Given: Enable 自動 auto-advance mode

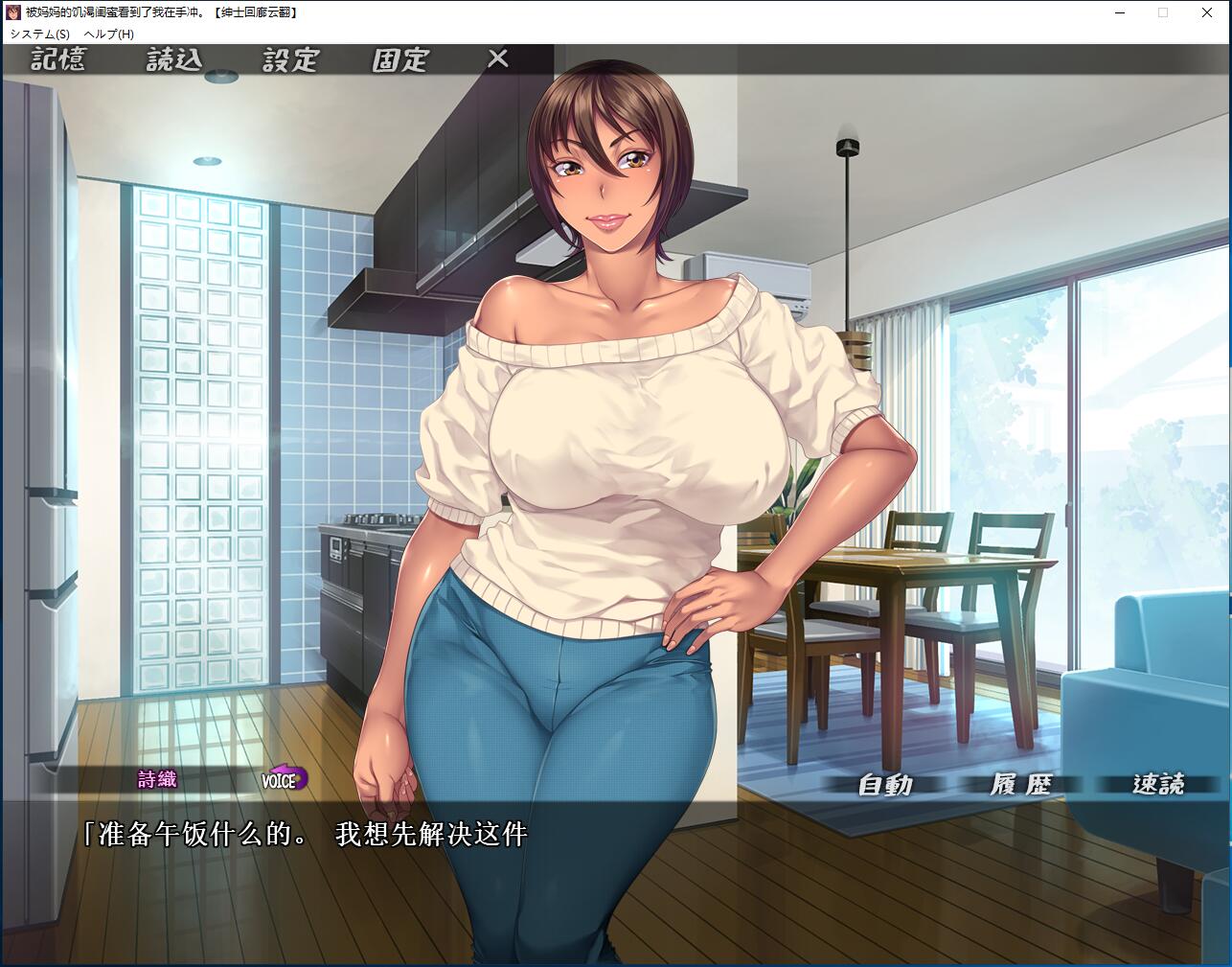Looking at the screenshot, I should tap(885, 785).
